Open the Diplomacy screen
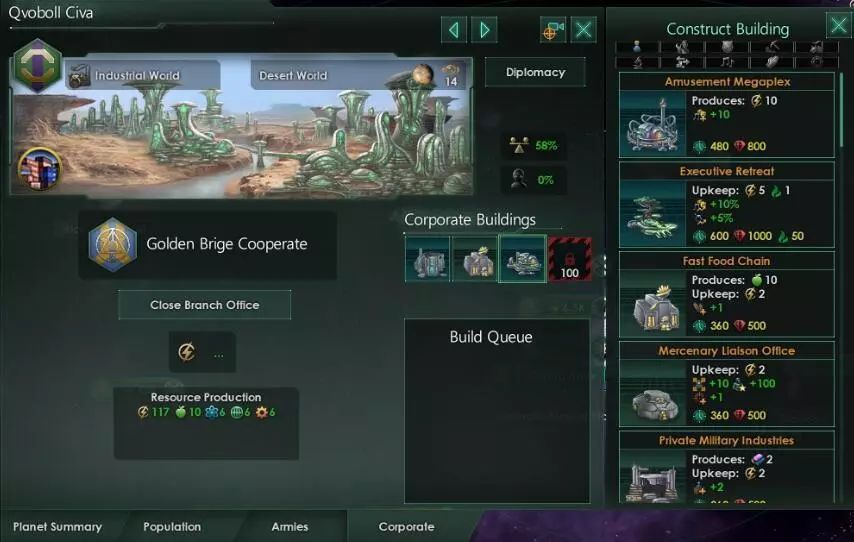The image size is (854, 542). pos(535,72)
